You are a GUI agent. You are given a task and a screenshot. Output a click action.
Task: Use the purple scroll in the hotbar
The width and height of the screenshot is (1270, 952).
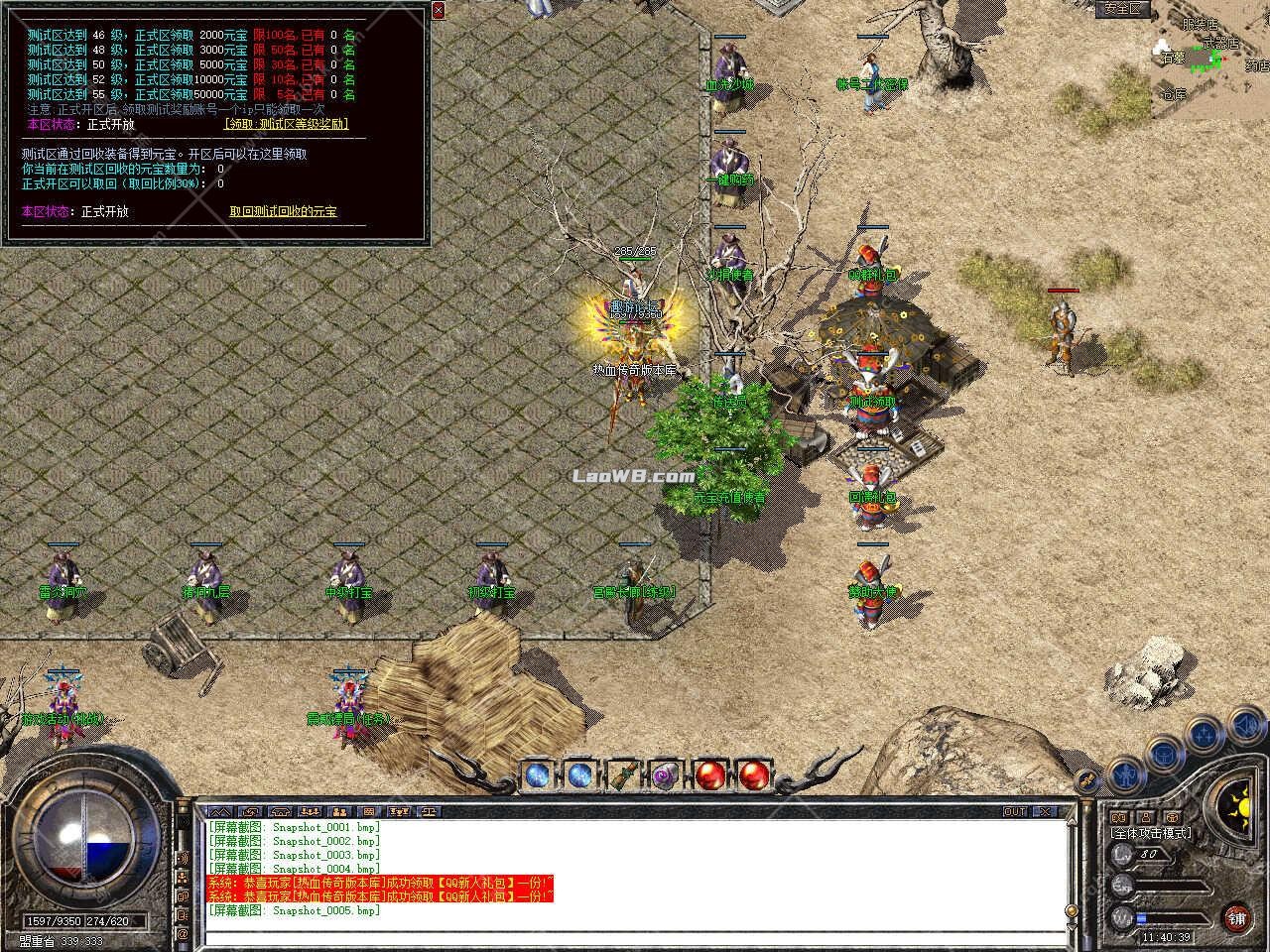[x=664, y=775]
